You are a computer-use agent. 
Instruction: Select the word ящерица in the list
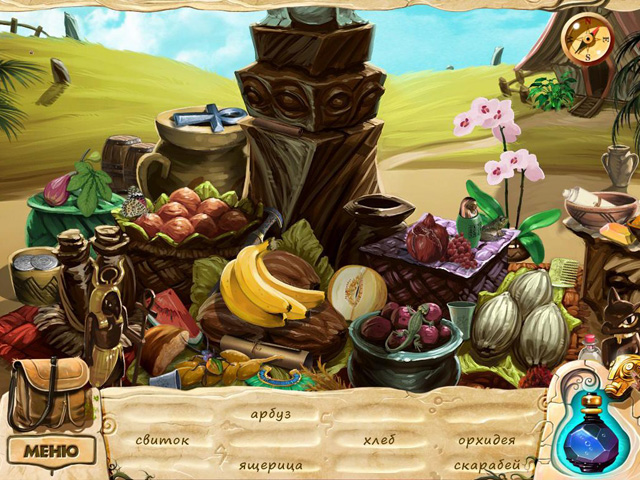270,465
